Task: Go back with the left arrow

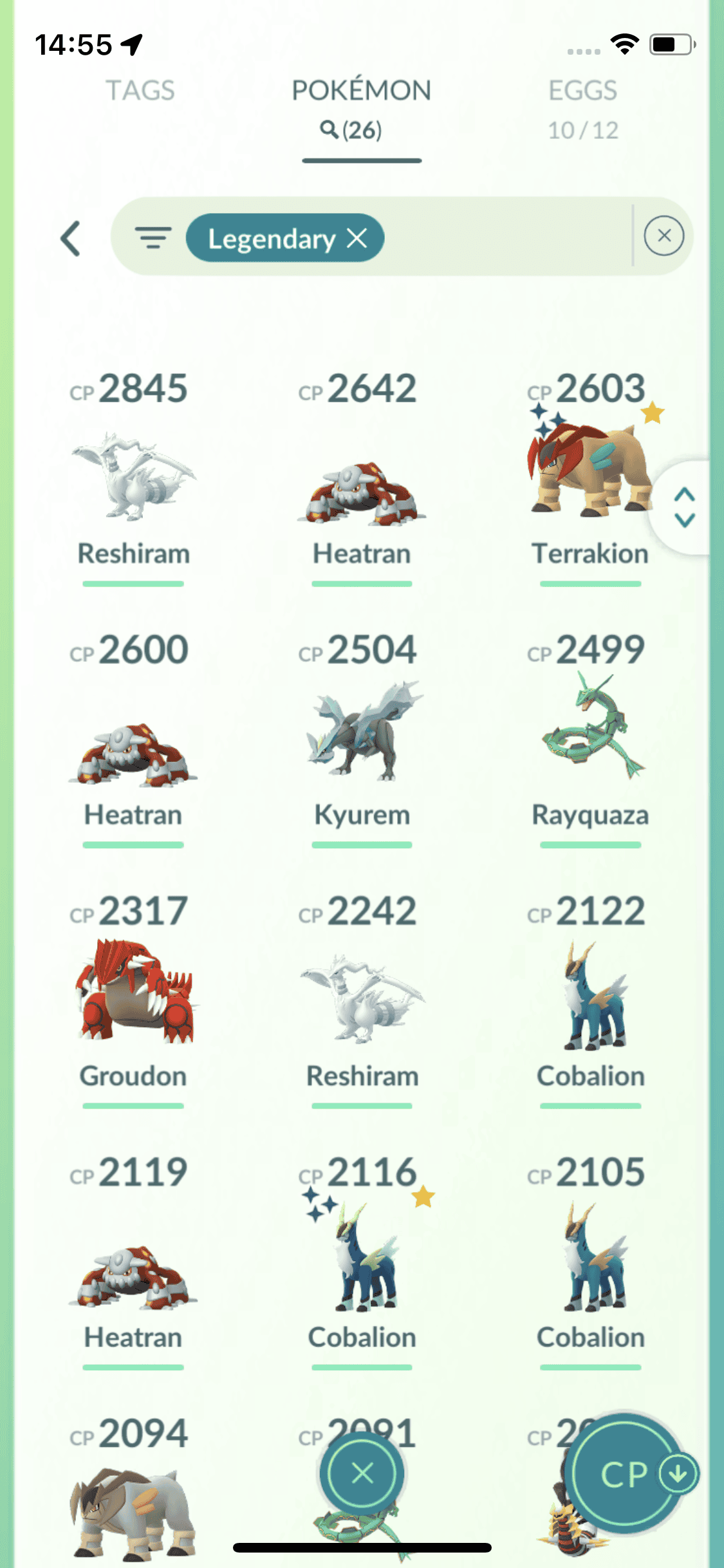Action: [71, 239]
